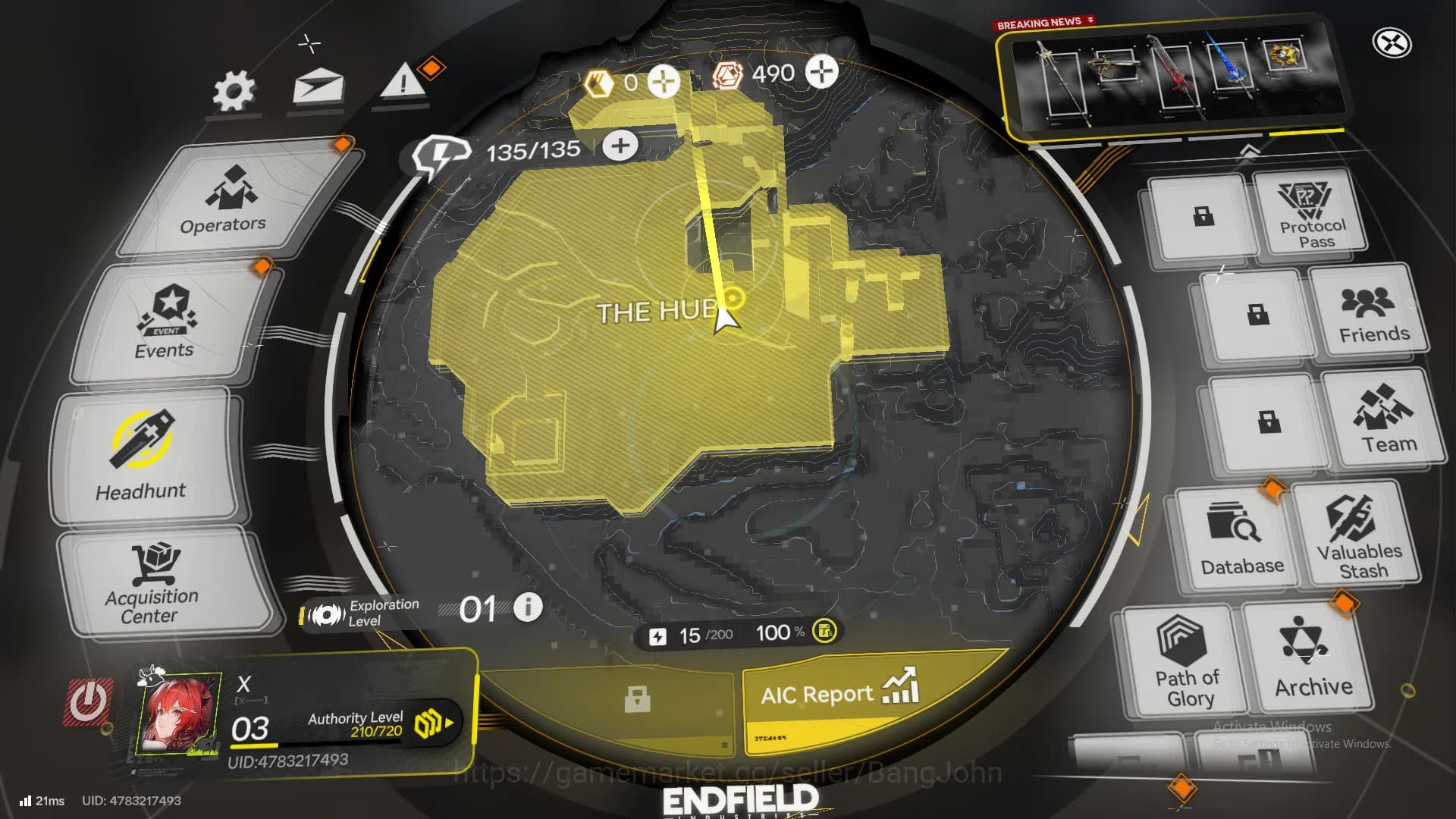Add stamina with the 135/135 plus button
This screenshot has width=1456, height=819.
pos(620,146)
